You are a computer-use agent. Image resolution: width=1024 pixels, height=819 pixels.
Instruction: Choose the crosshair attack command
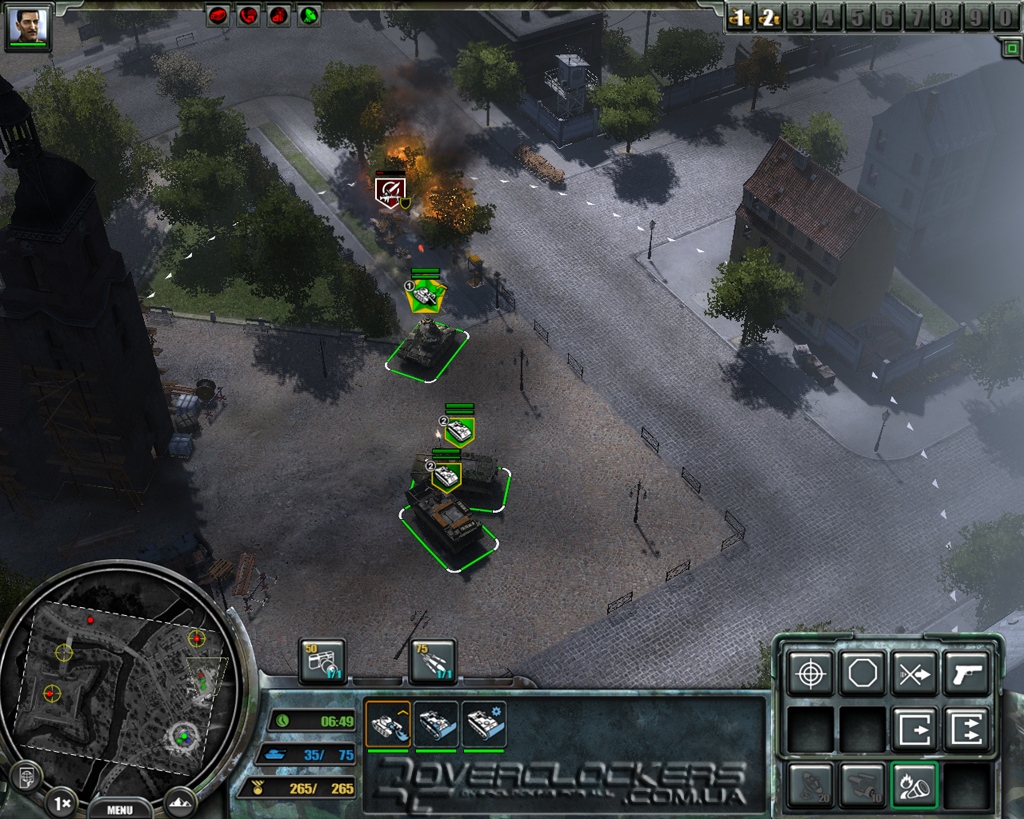[x=810, y=673]
